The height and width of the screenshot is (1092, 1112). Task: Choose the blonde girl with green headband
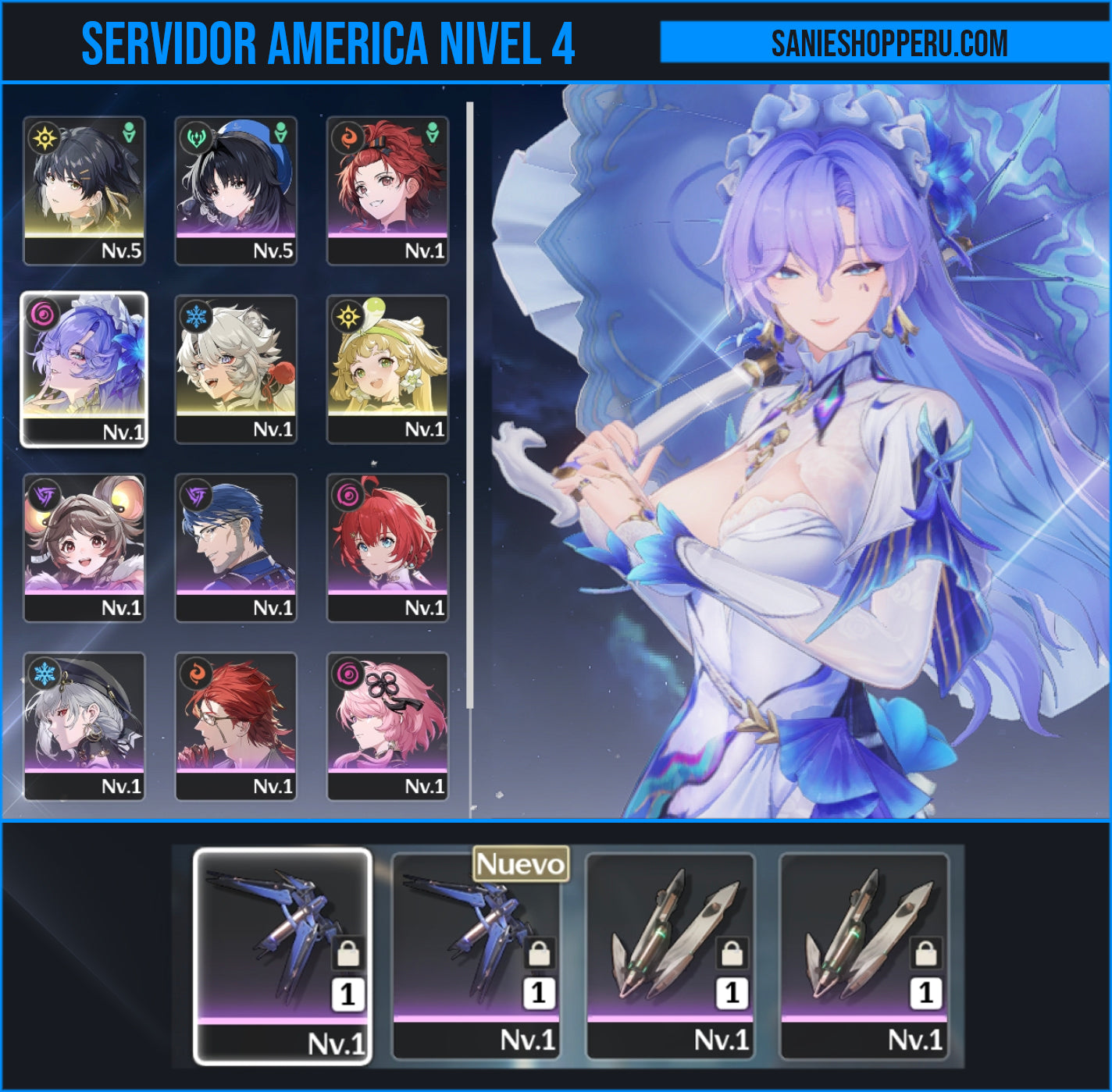[387, 369]
